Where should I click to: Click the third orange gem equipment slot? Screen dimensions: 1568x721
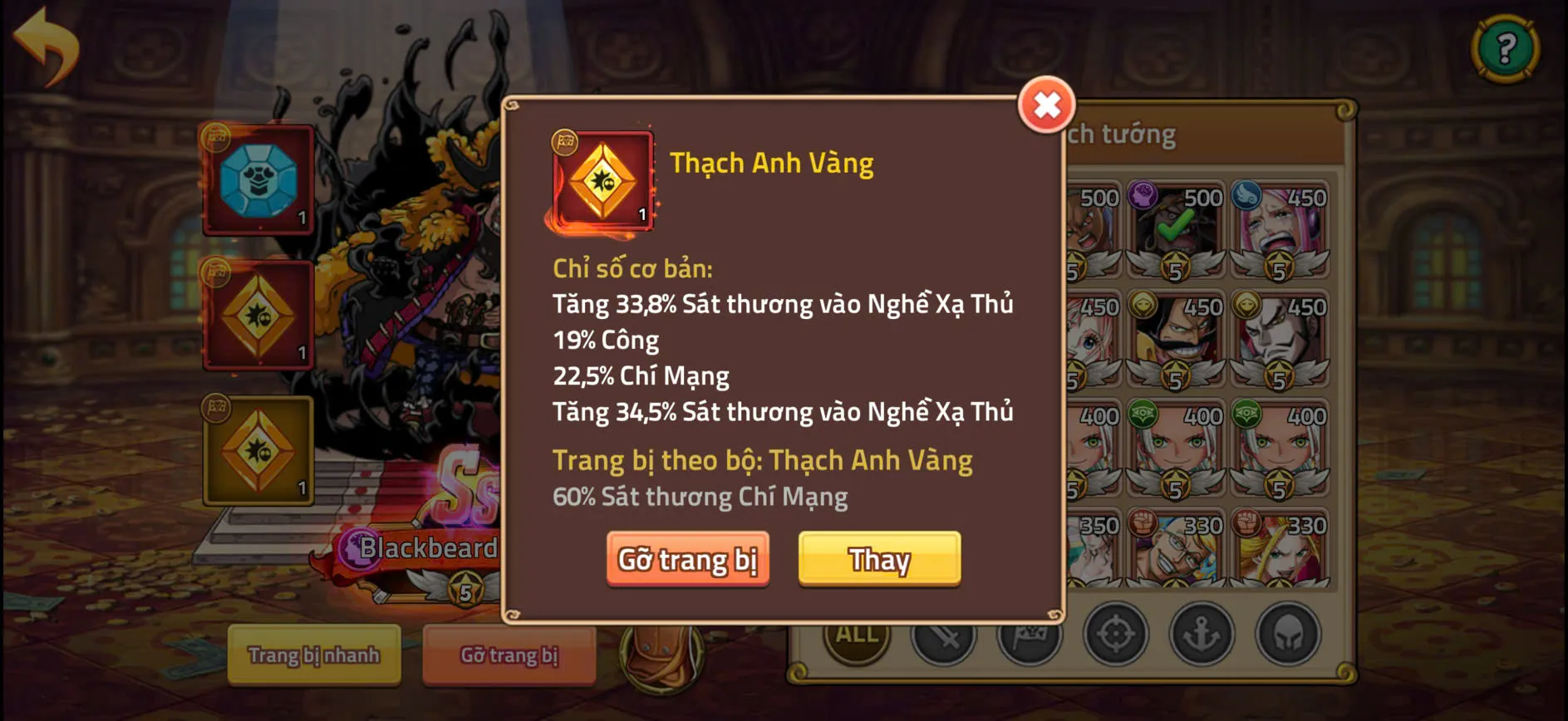(258, 453)
